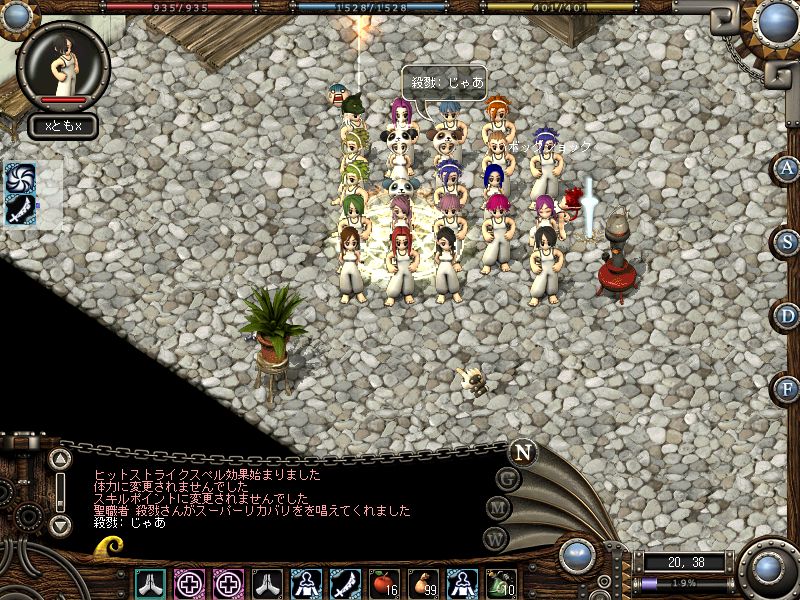Click the sword buff icon under the swirl
This screenshot has width=800, height=600.
coord(21,210)
